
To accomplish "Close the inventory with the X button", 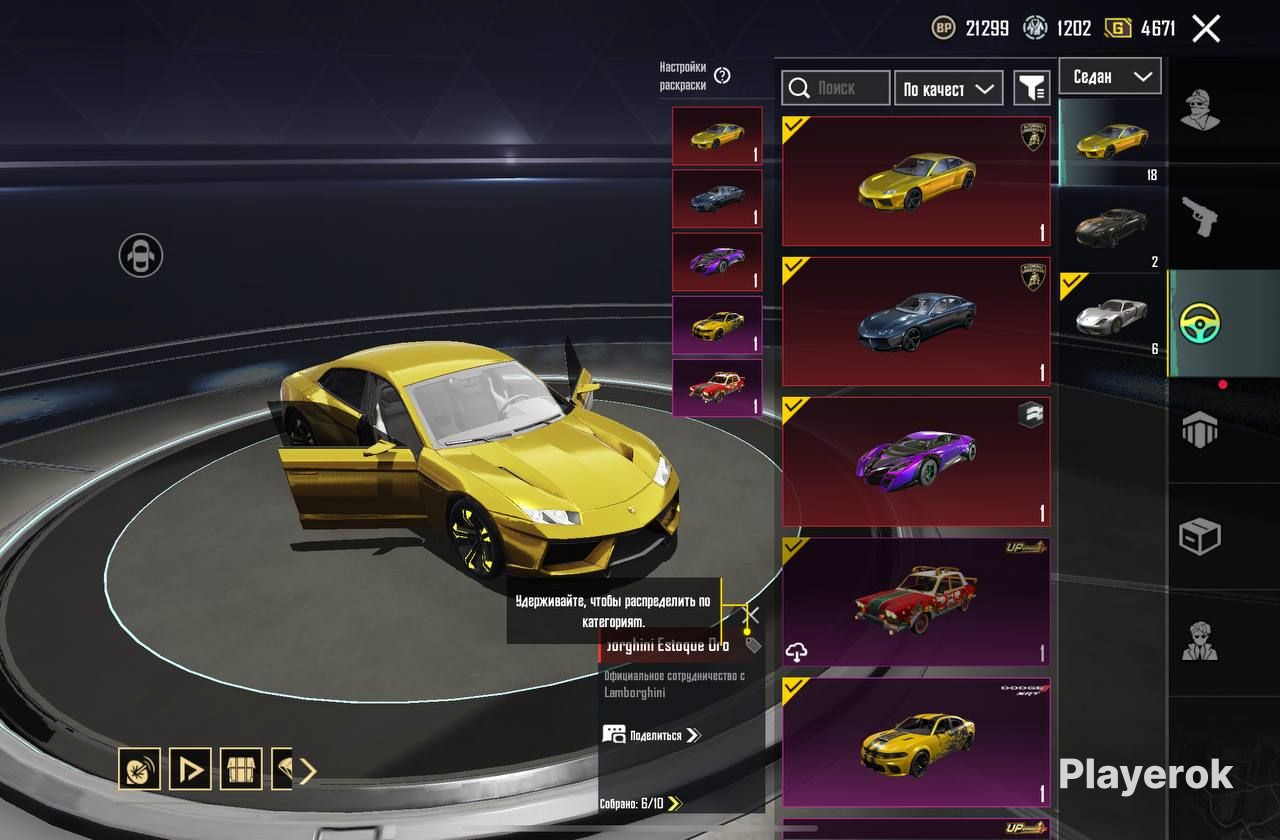I will tap(1206, 29).
